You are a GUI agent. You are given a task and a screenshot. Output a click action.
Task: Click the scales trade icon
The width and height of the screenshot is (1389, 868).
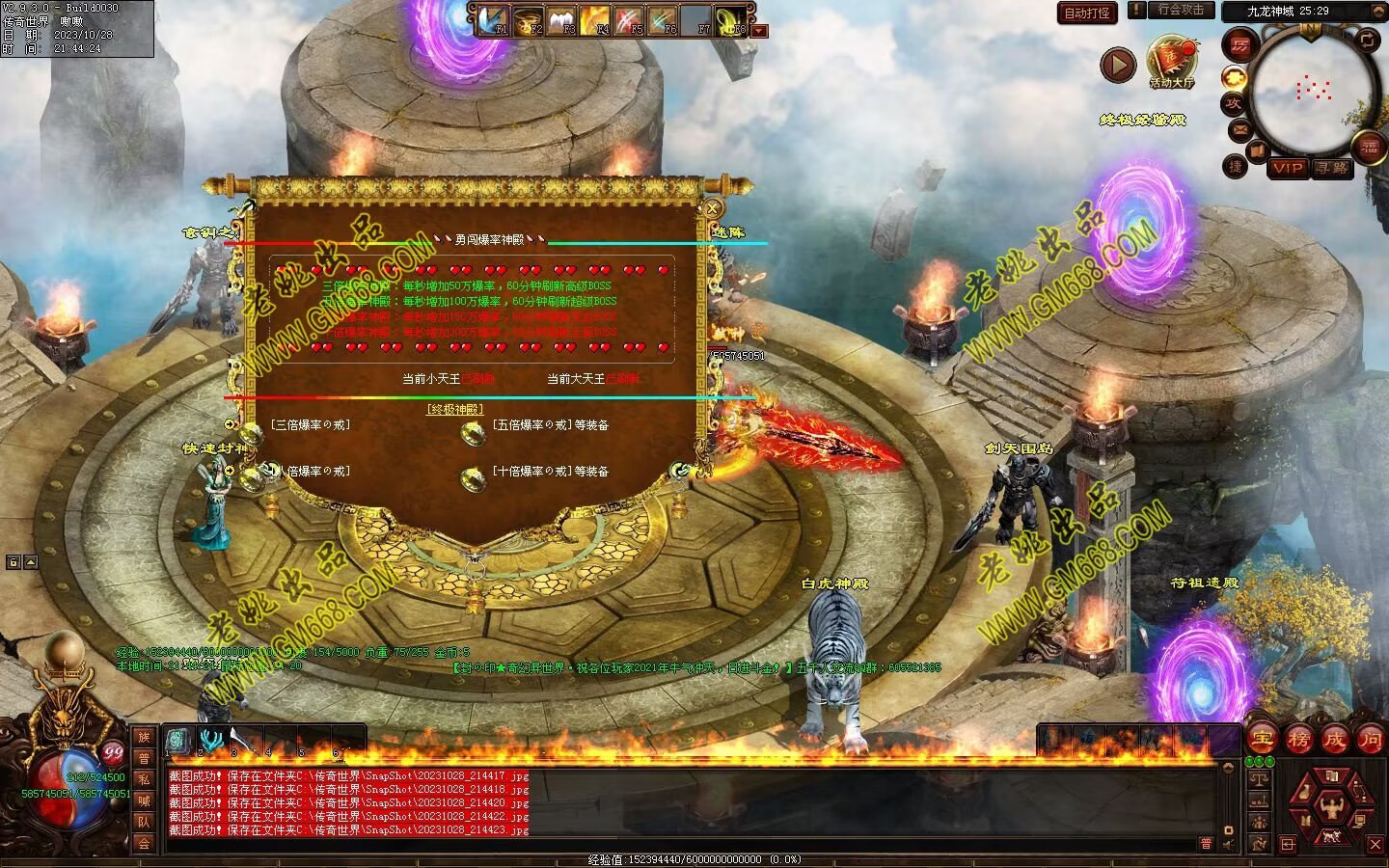(x=1258, y=778)
